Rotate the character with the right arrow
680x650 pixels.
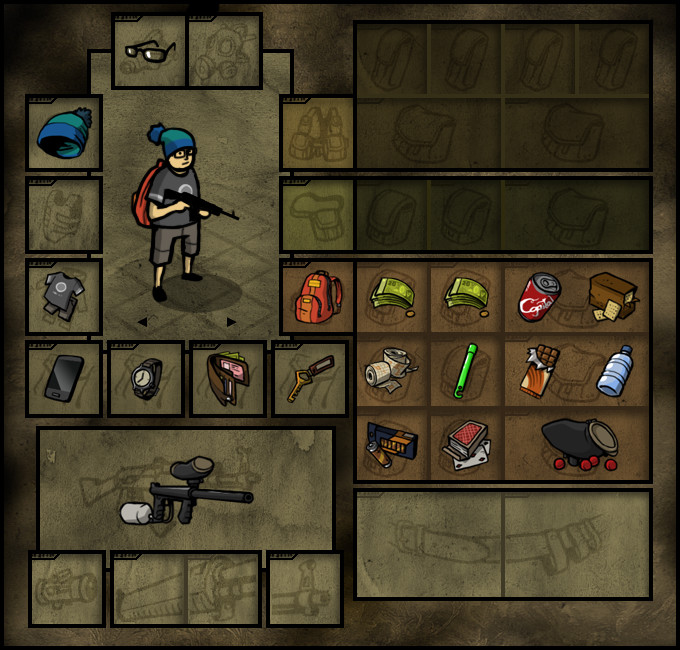pos(232,322)
